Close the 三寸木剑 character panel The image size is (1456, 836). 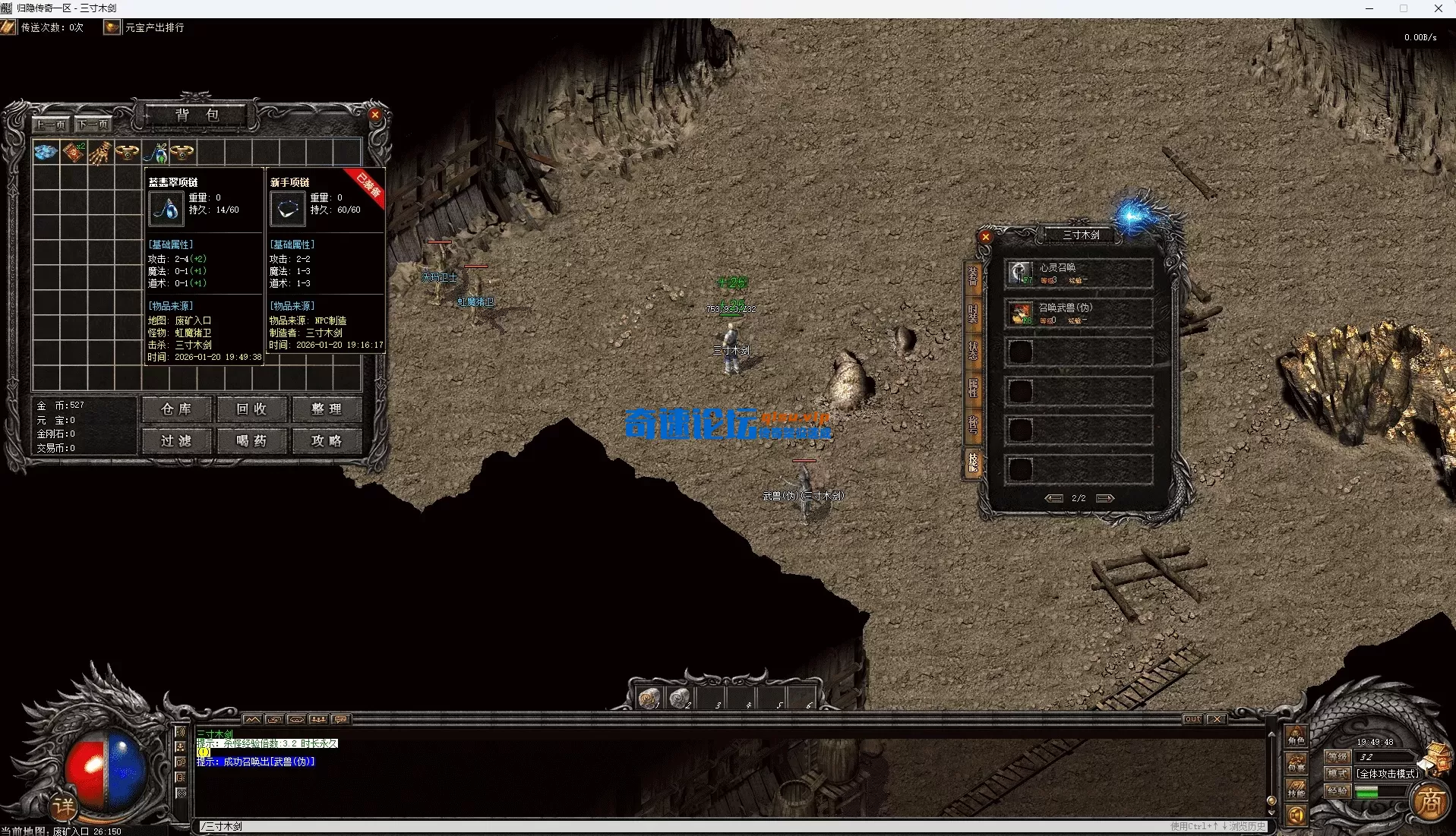985,237
